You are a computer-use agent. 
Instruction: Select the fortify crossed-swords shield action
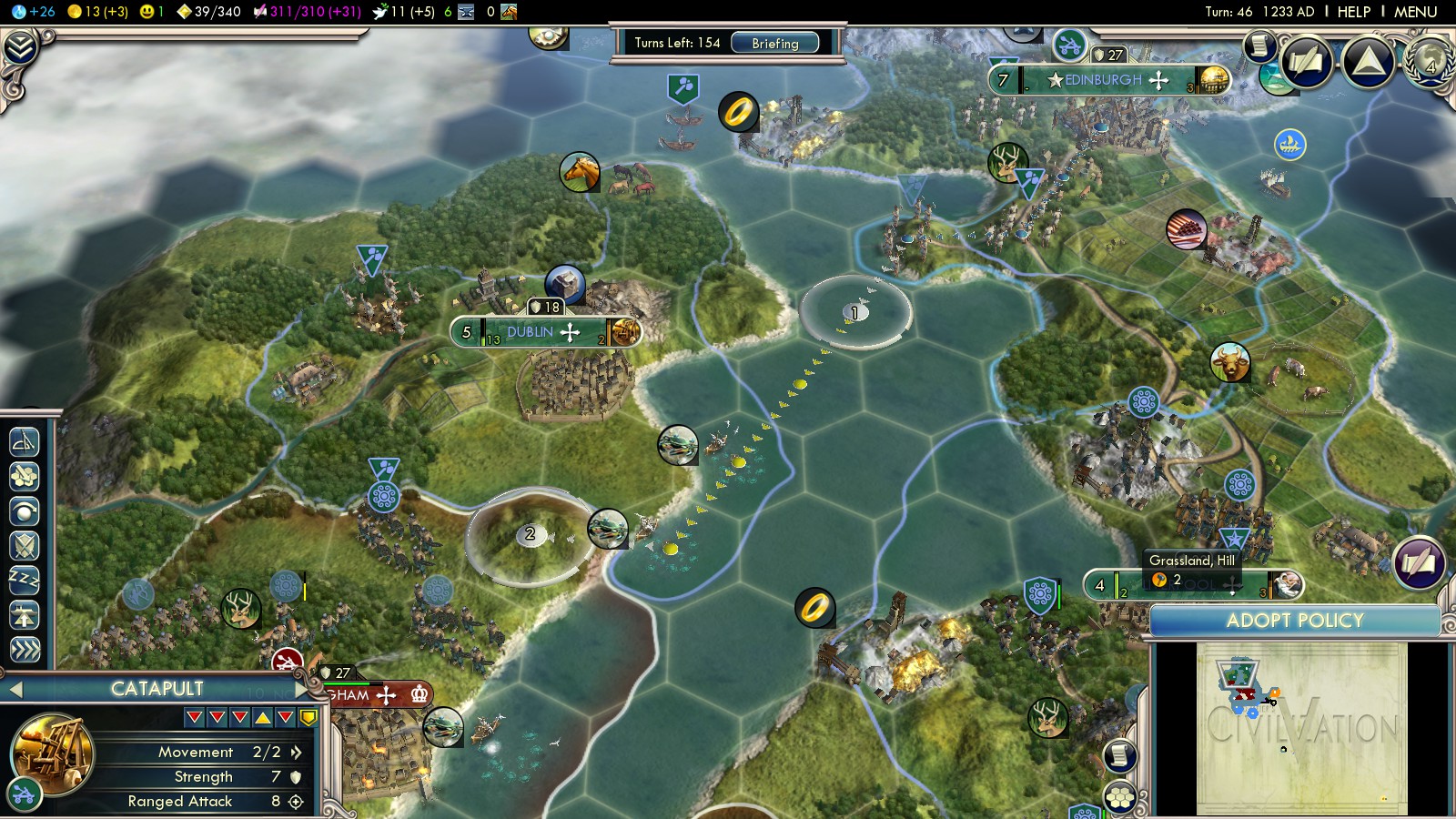pos(25,545)
